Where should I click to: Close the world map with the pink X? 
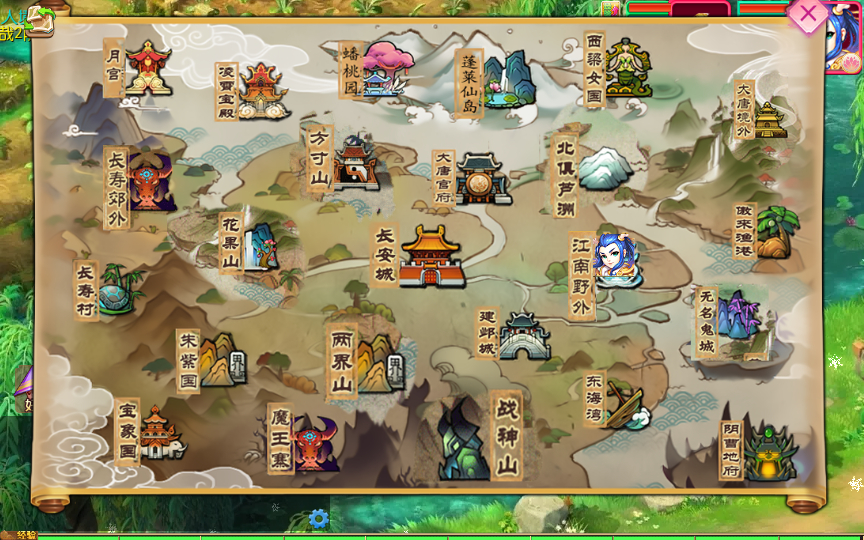click(x=807, y=15)
